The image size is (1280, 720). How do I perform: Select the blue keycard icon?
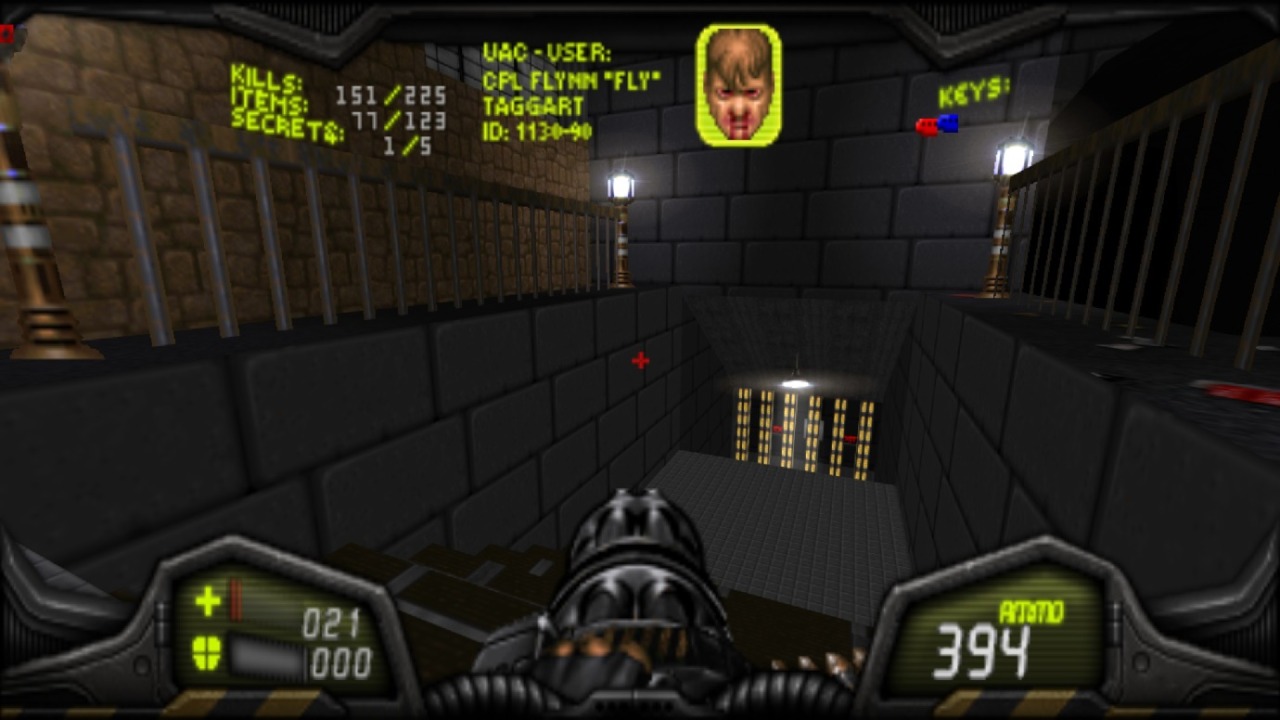pyautogui.click(x=948, y=123)
